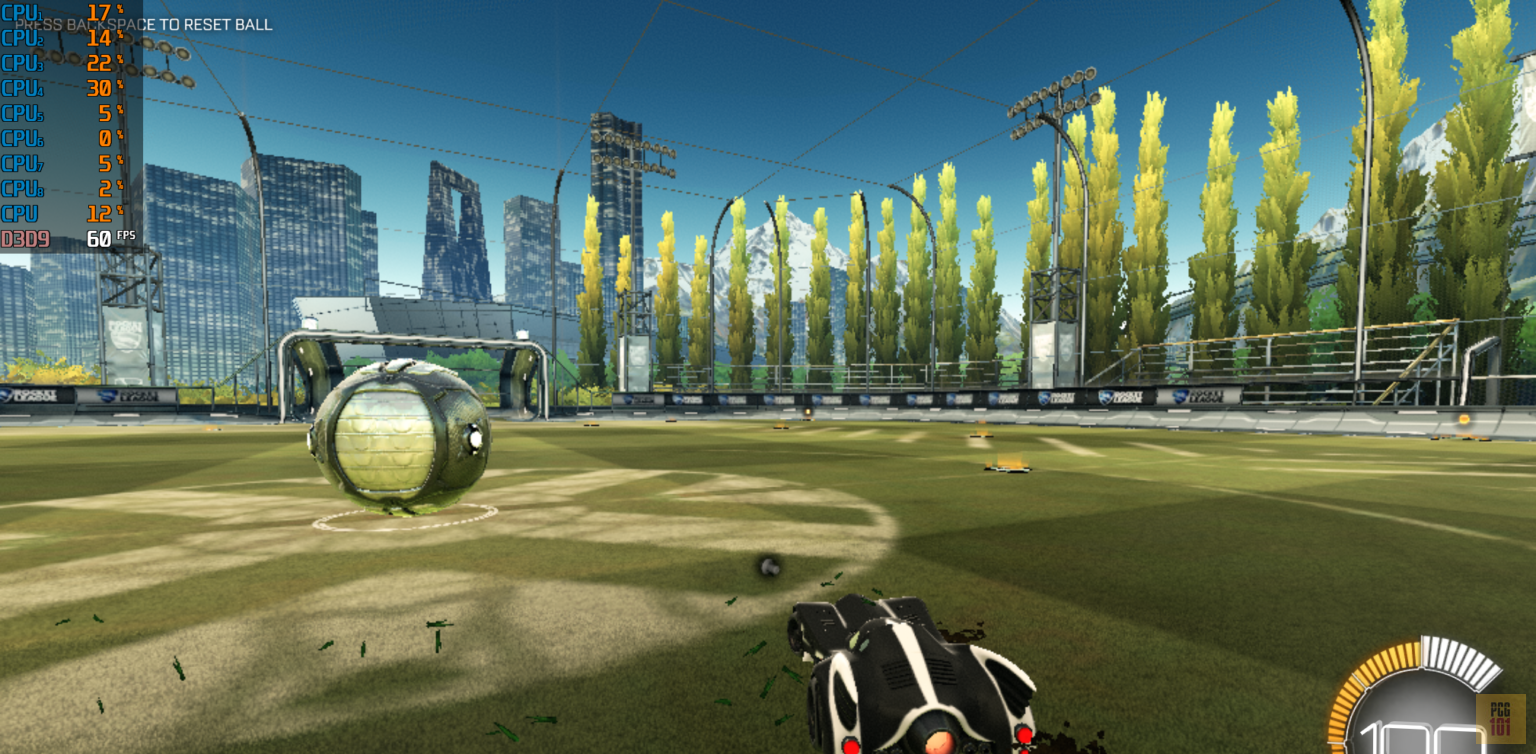The width and height of the screenshot is (1536, 754).
Task: Toggle the CPU6 zero-percent row
Action: coord(60,138)
